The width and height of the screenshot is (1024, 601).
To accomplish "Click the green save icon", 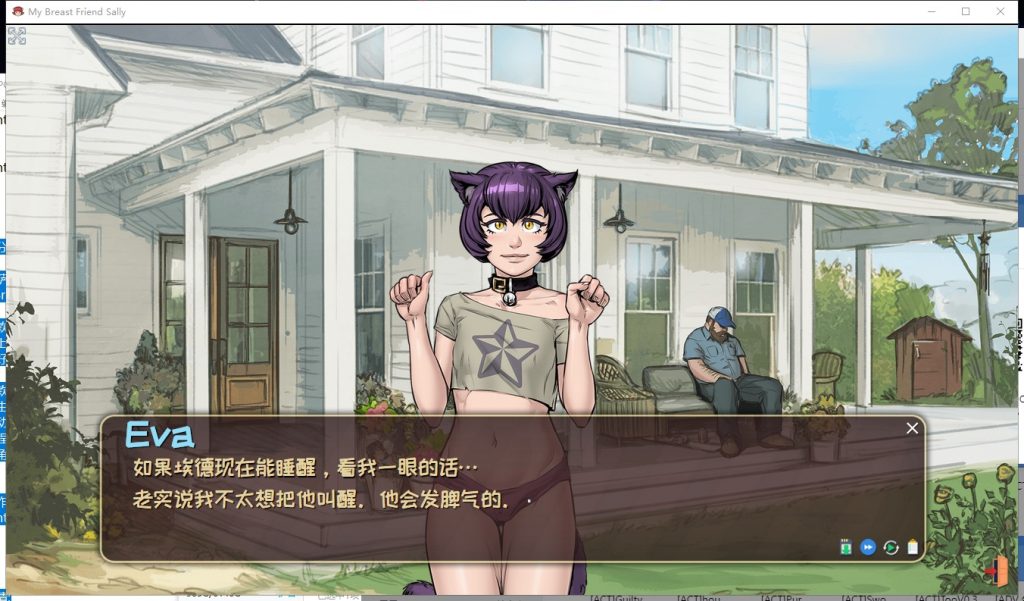I will tap(846, 547).
